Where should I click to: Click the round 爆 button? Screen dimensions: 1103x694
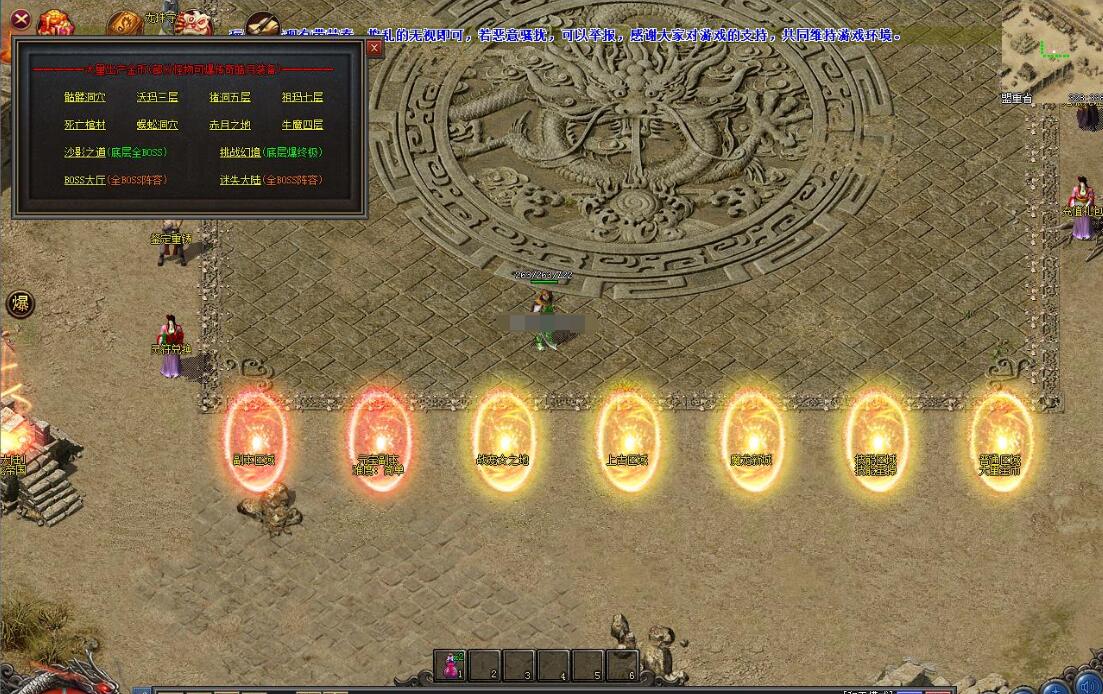tap(19, 304)
